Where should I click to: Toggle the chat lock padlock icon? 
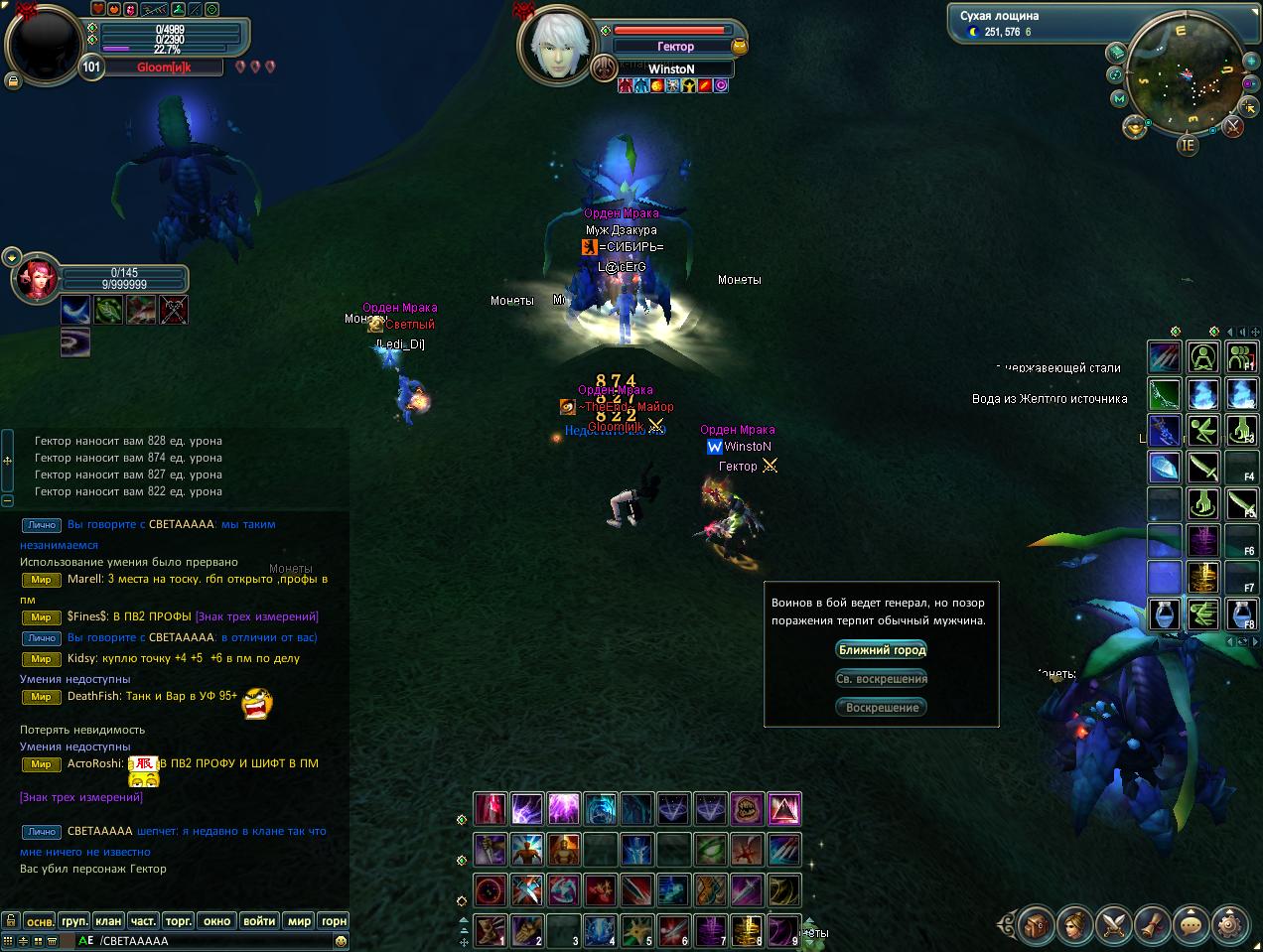click(10, 920)
